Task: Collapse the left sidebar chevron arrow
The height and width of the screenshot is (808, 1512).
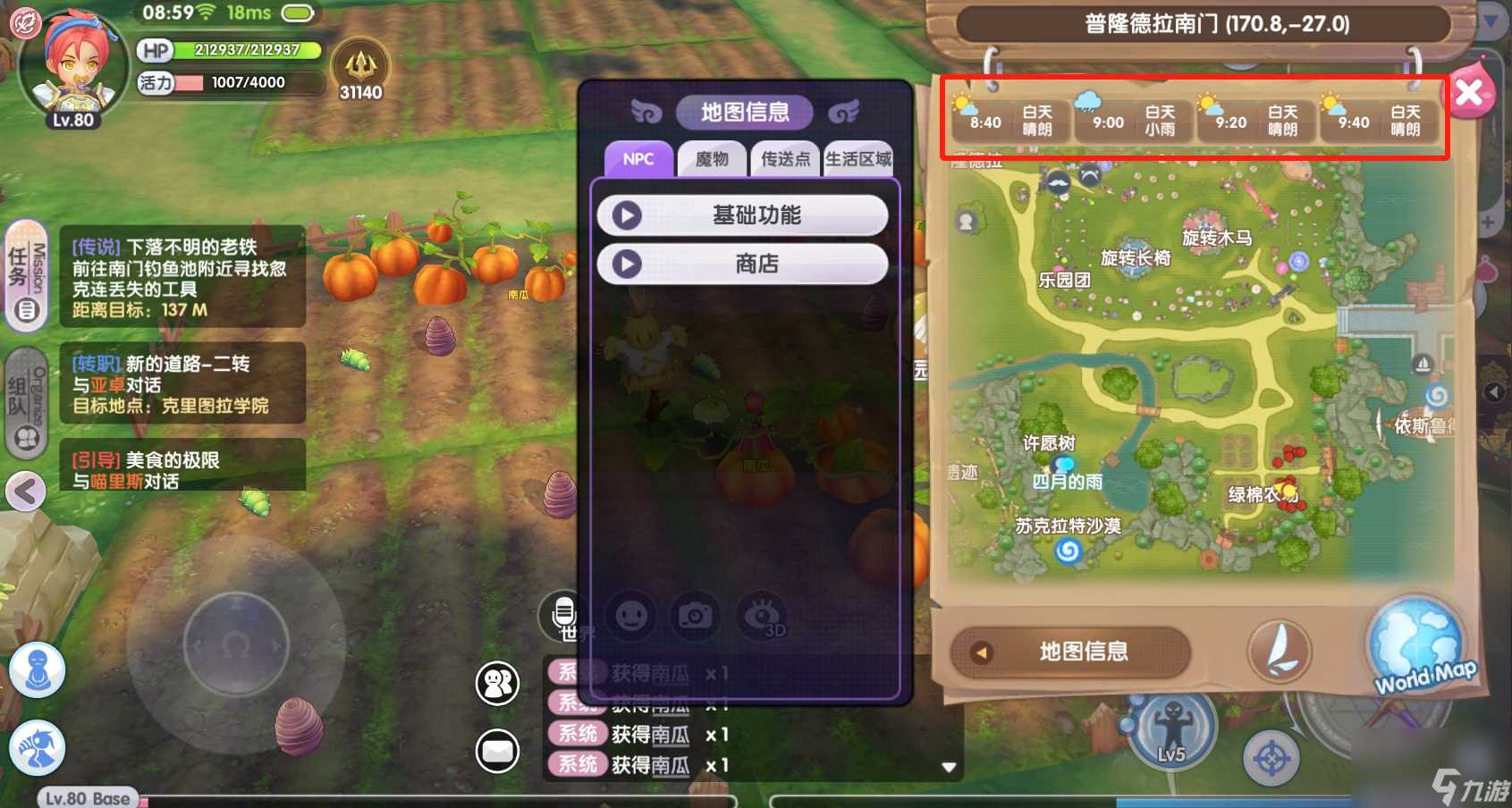Action: tap(25, 492)
